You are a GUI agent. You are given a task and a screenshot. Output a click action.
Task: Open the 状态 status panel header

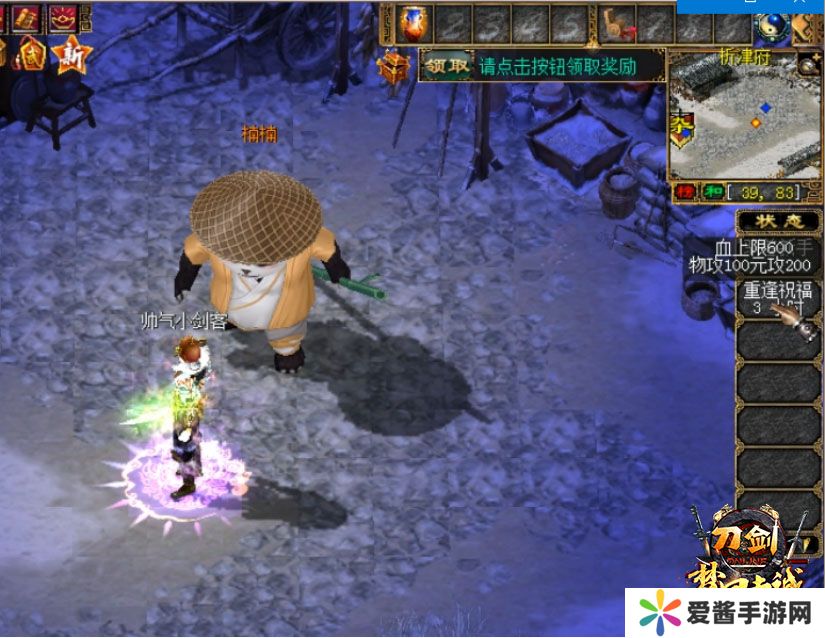pyautogui.click(x=778, y=221)
